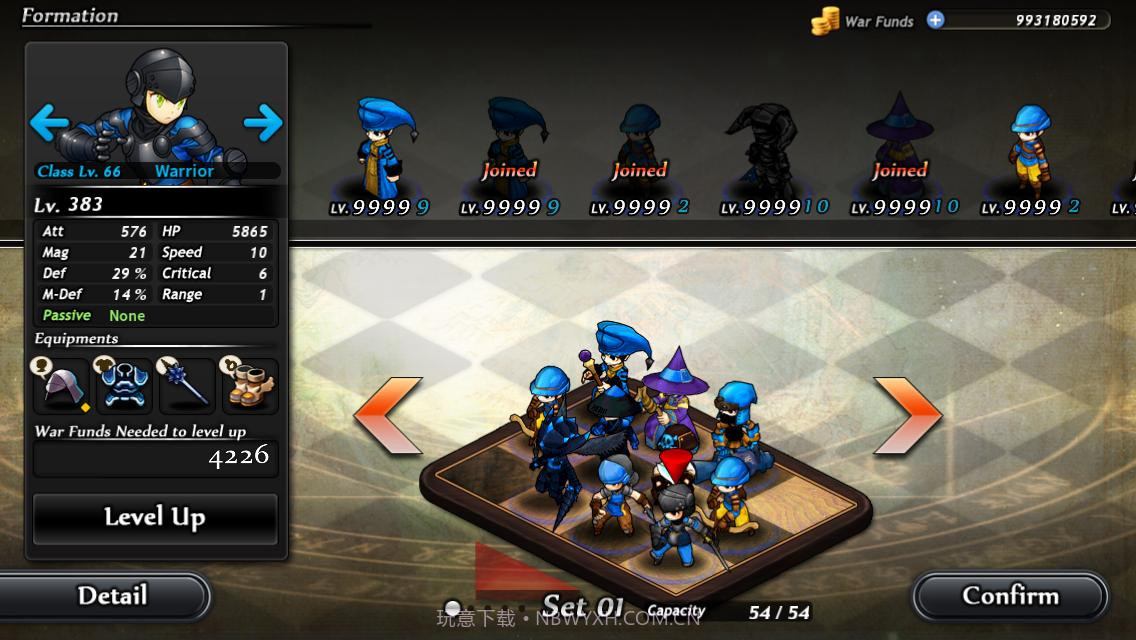
Task: Select the blue armor equipment slot
Action: point(125,386)
